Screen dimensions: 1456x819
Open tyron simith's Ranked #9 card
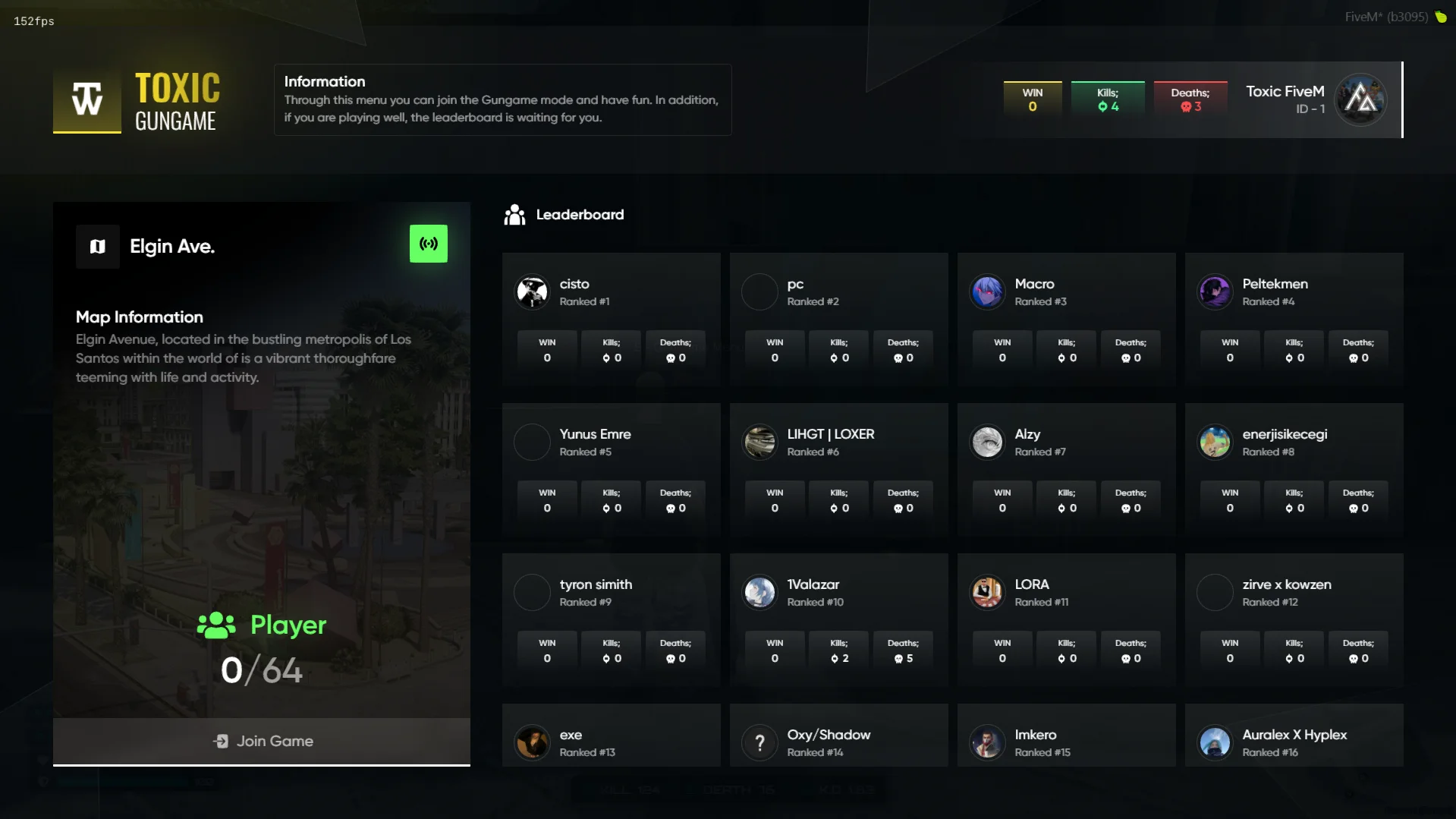point(611,619)
